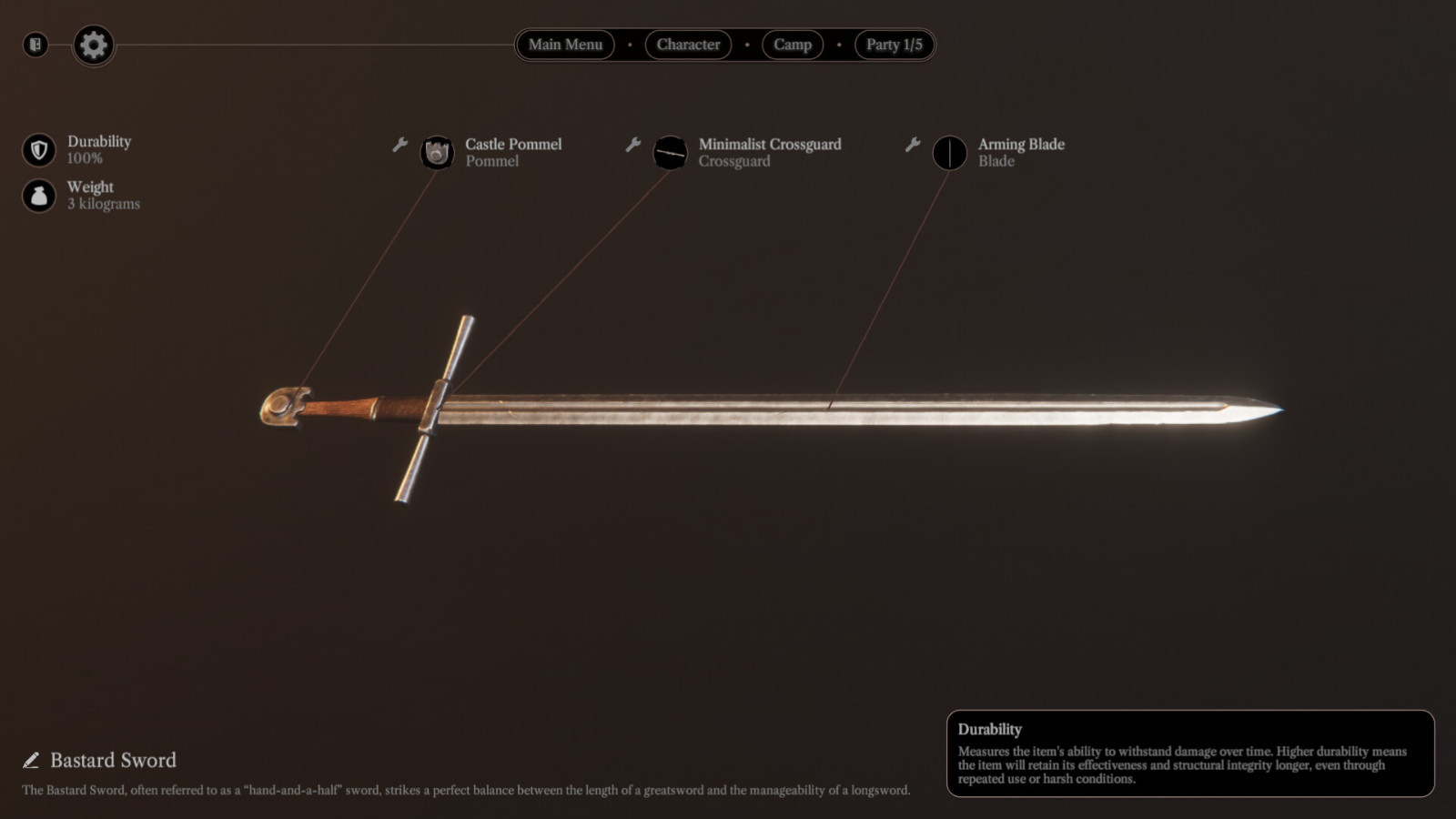Click the wrench next to Castle Pommel
The height and width of the screenshot is (819, 1456).
(399, 145)
